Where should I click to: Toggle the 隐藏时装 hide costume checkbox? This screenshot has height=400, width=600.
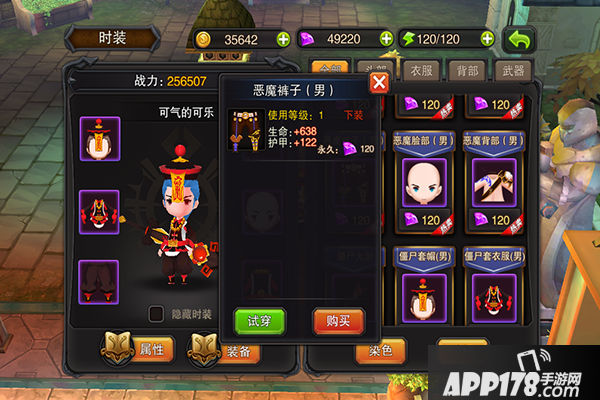click(x=156, y=313)
